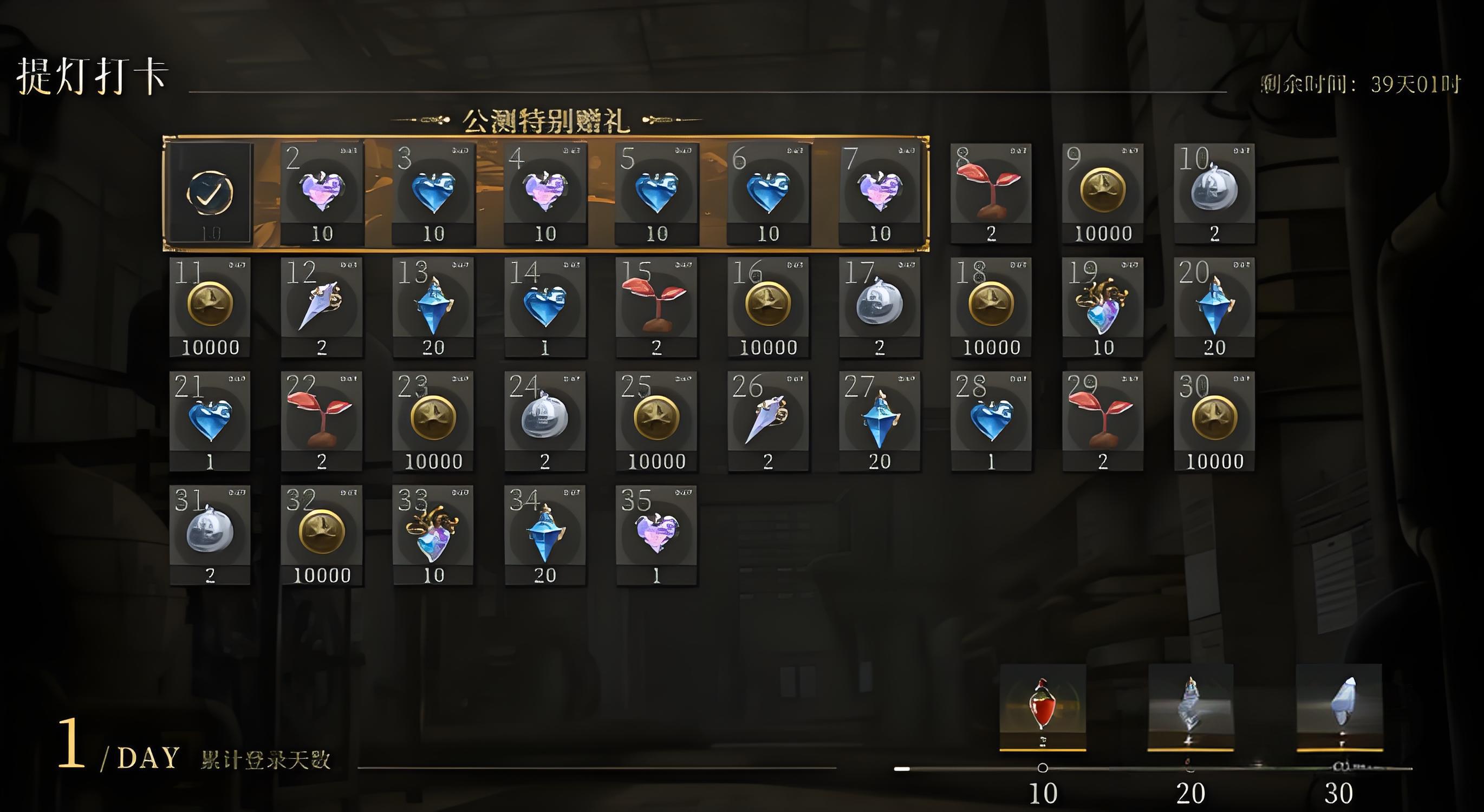Select the day 15 red sprout tile
Image resolution: width=1484 pixels, height=812 pixels.
pos(656,307)
